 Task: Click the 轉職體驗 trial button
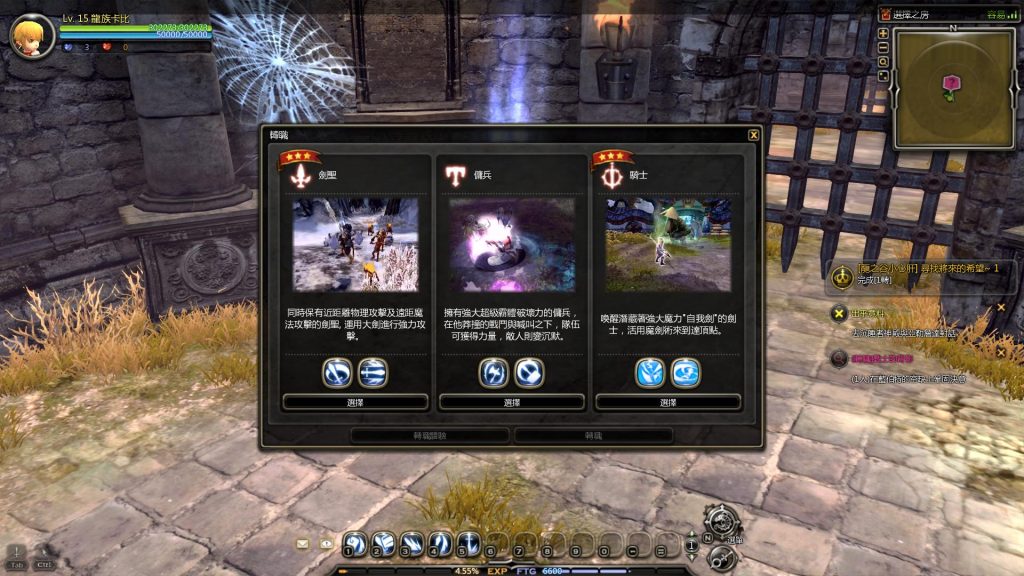point(430,436)
